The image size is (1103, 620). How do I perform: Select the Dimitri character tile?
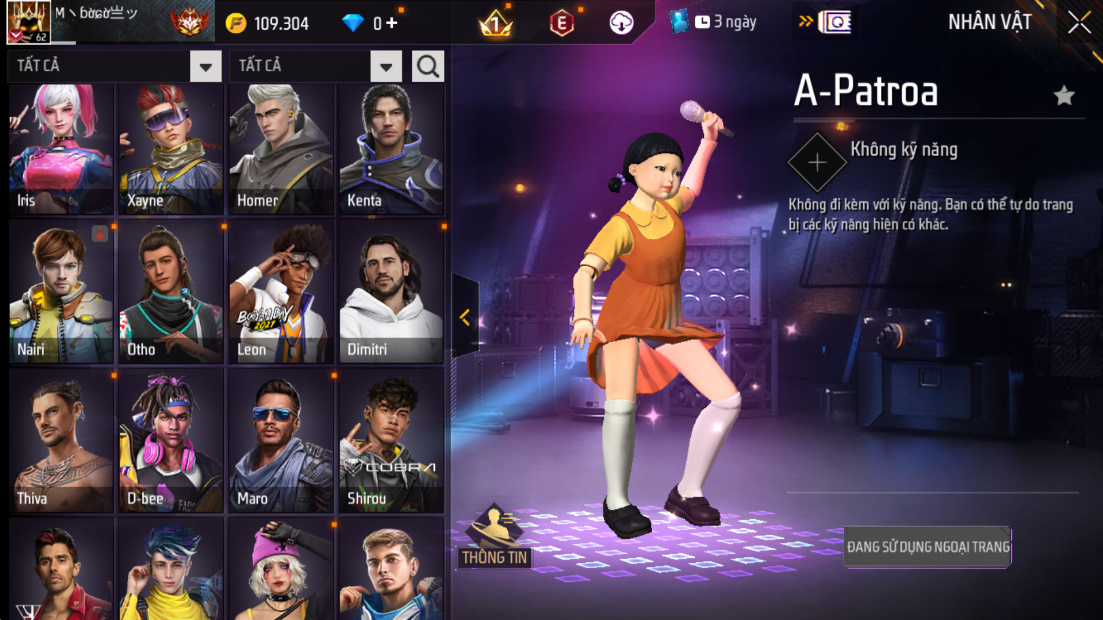[390, 291]
